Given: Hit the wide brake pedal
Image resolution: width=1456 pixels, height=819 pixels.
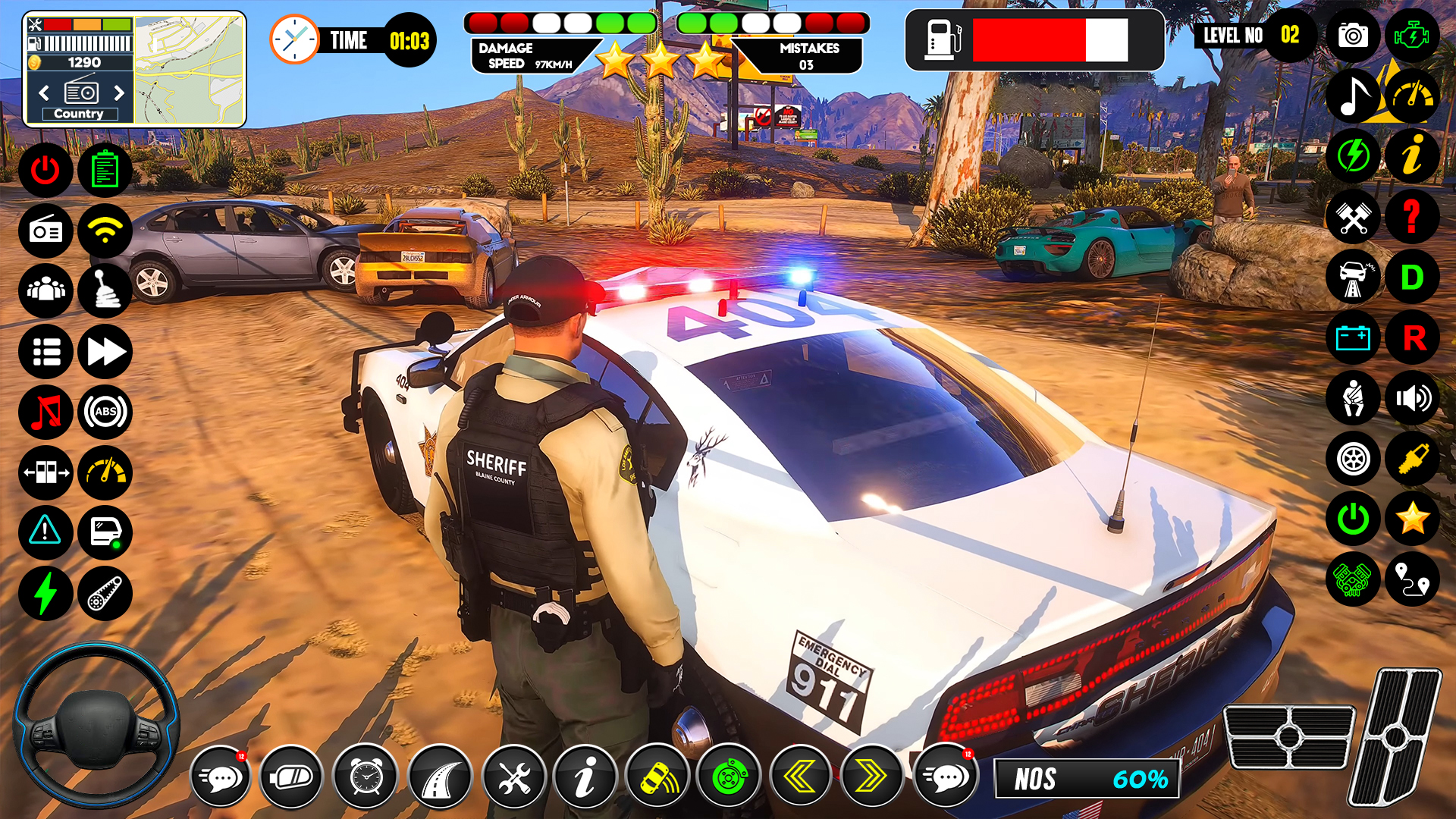Looking at the screenshot, I should (x=1288, y=736).
